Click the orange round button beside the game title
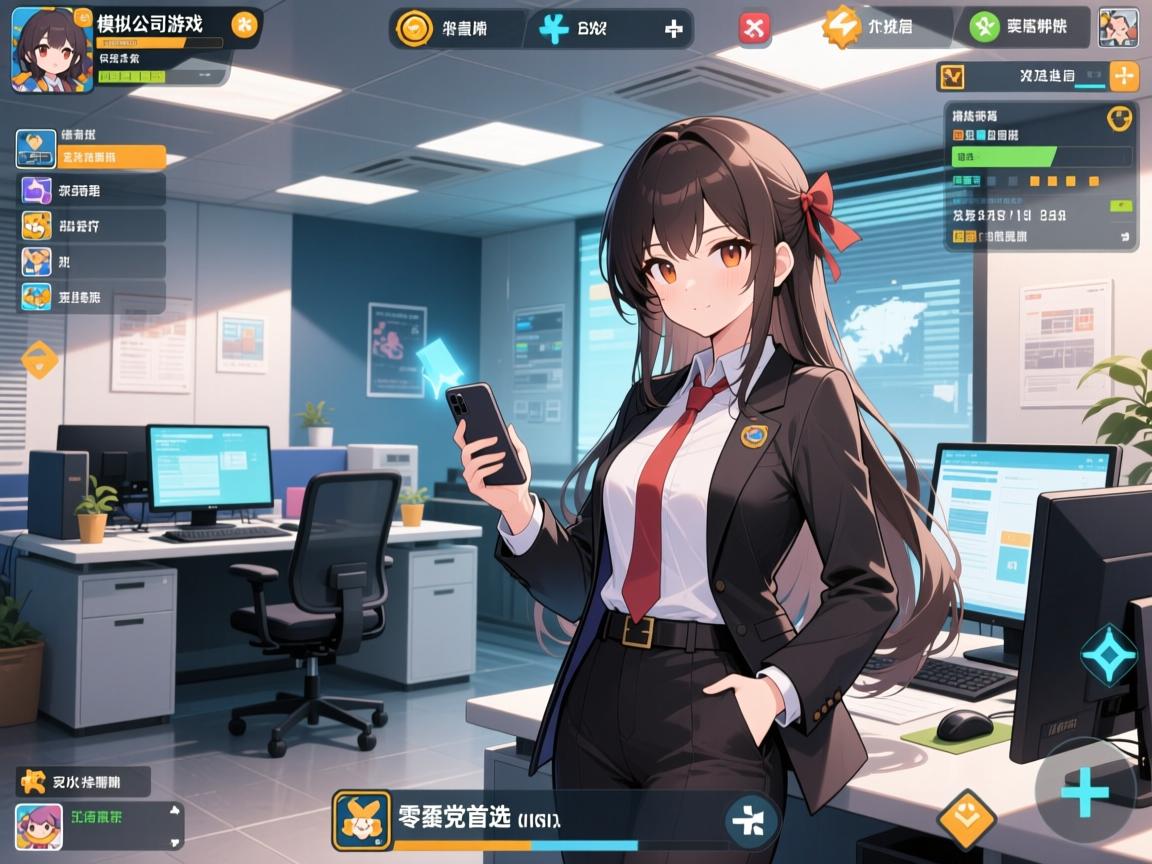Screen dimensions: 1152x864 (x=244, y=25)
